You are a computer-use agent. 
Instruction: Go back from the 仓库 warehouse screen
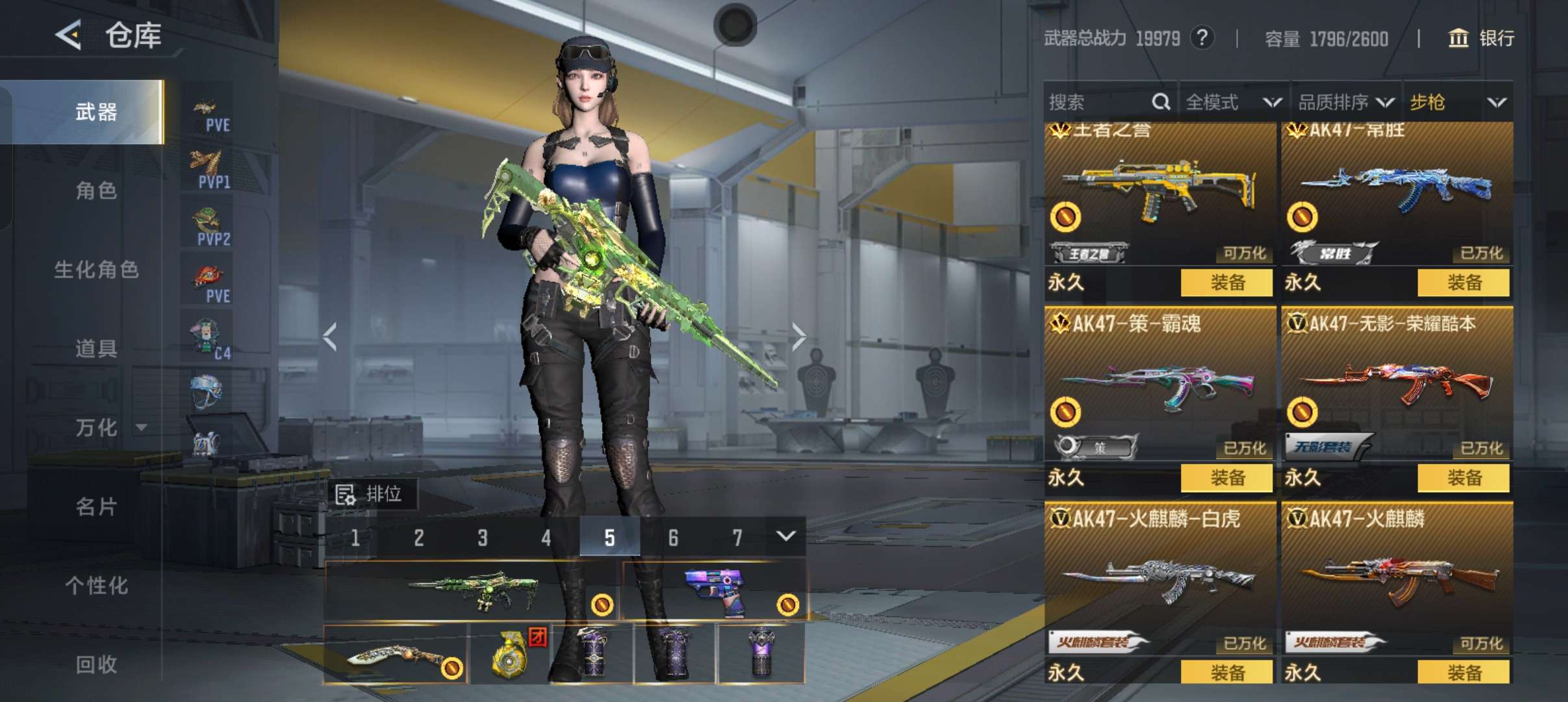pyautogui.click(x=69, y=34)
